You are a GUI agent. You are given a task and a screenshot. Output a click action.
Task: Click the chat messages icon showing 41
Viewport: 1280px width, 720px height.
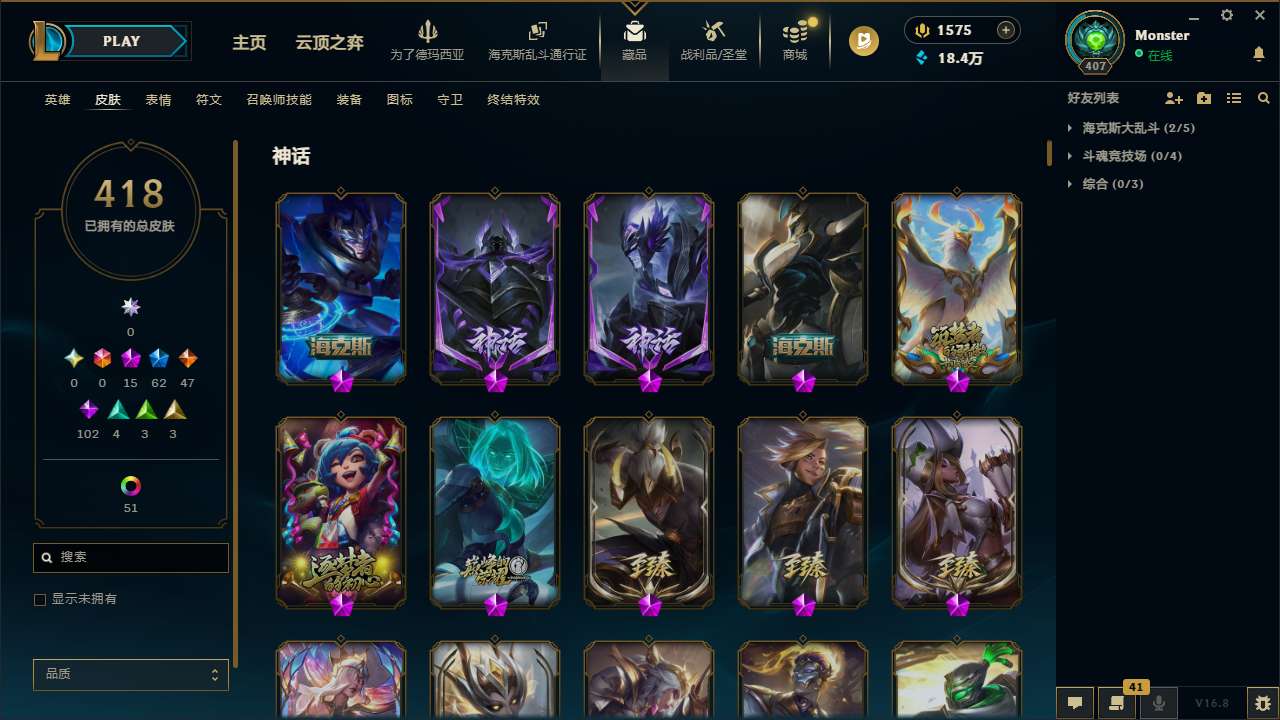(x=1118, y=702)
